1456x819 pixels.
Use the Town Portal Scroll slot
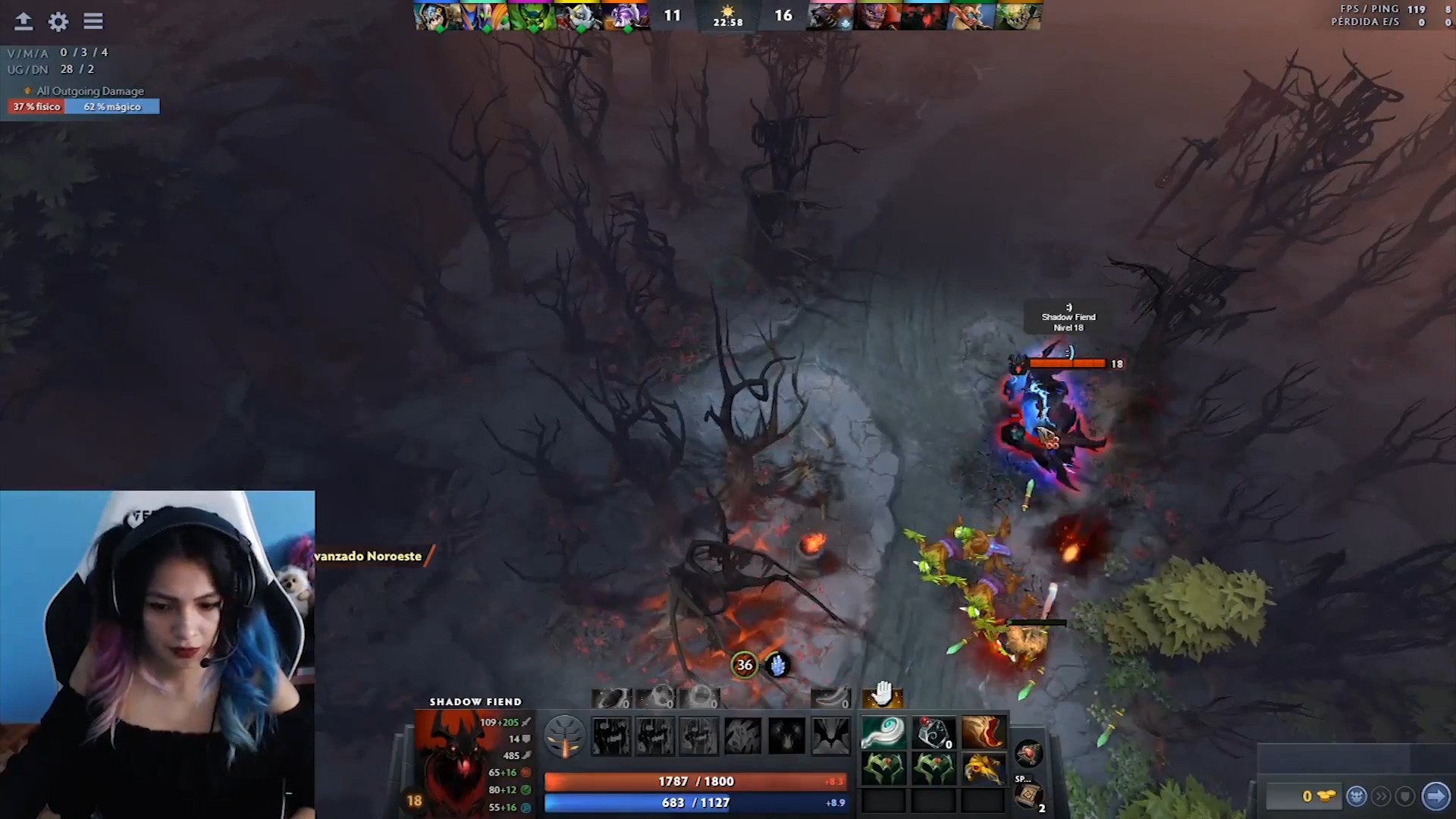1029,795
